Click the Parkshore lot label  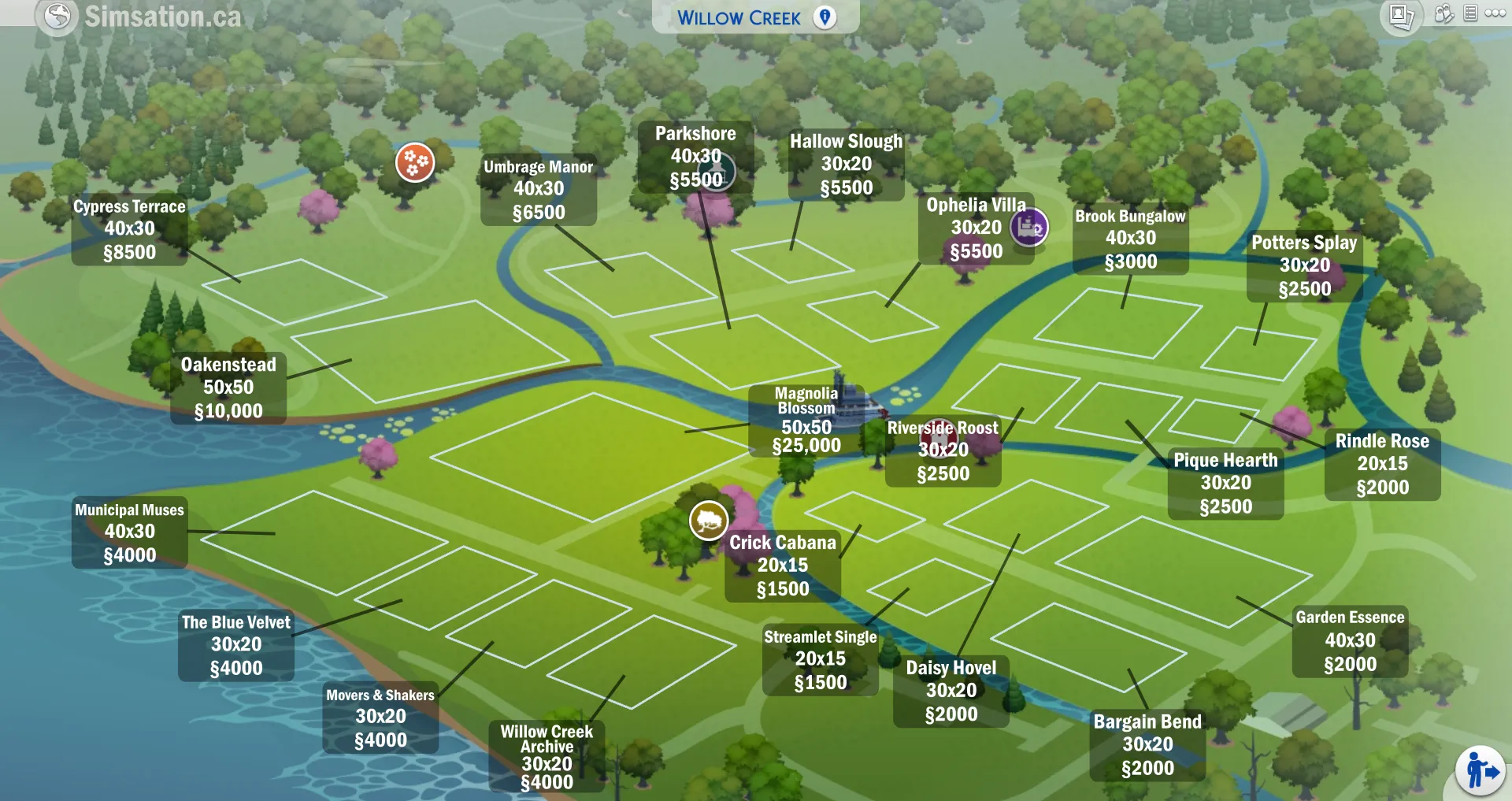[695, 156]
